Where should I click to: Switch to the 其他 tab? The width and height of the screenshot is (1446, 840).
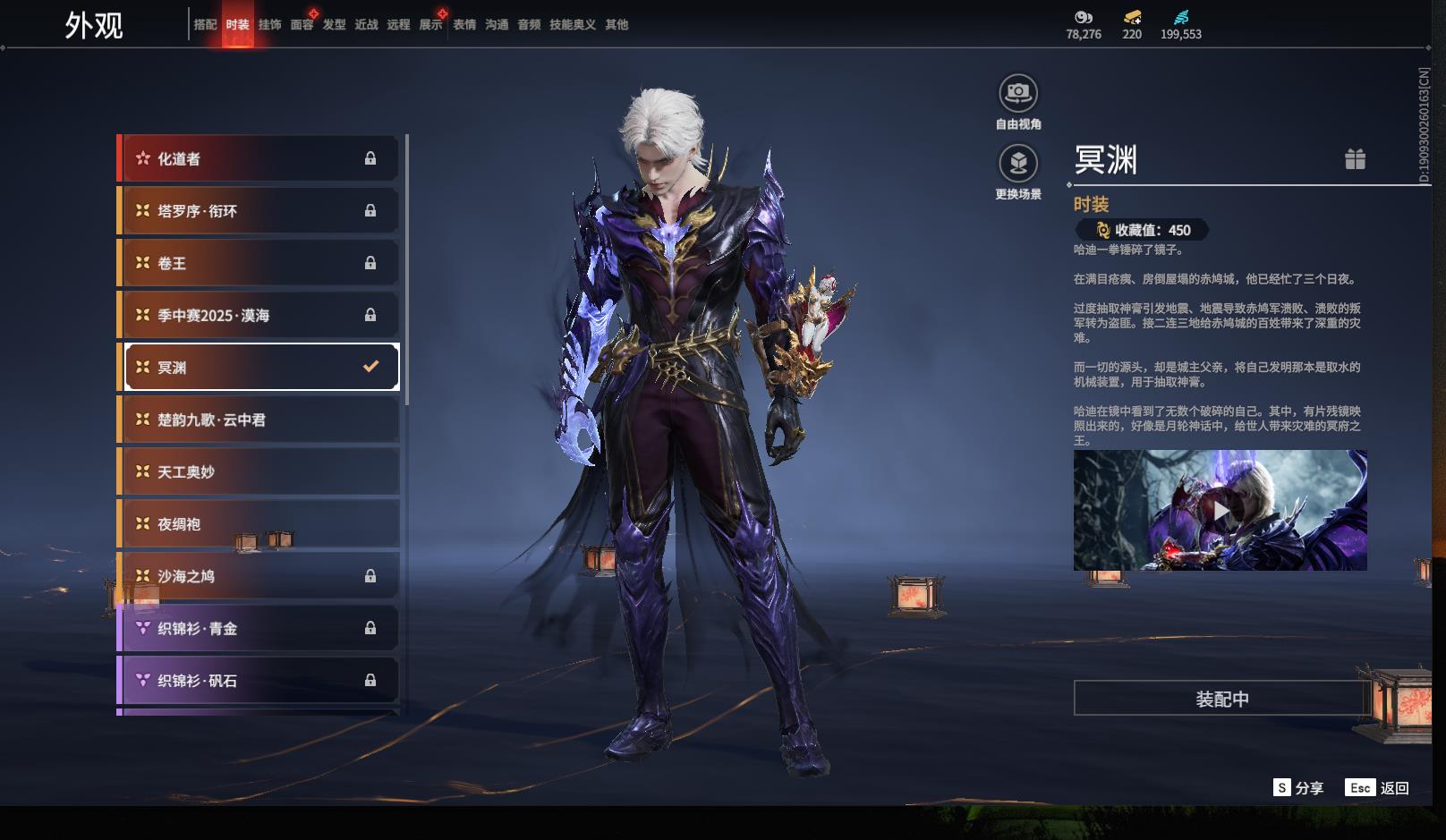pos(617,25)
